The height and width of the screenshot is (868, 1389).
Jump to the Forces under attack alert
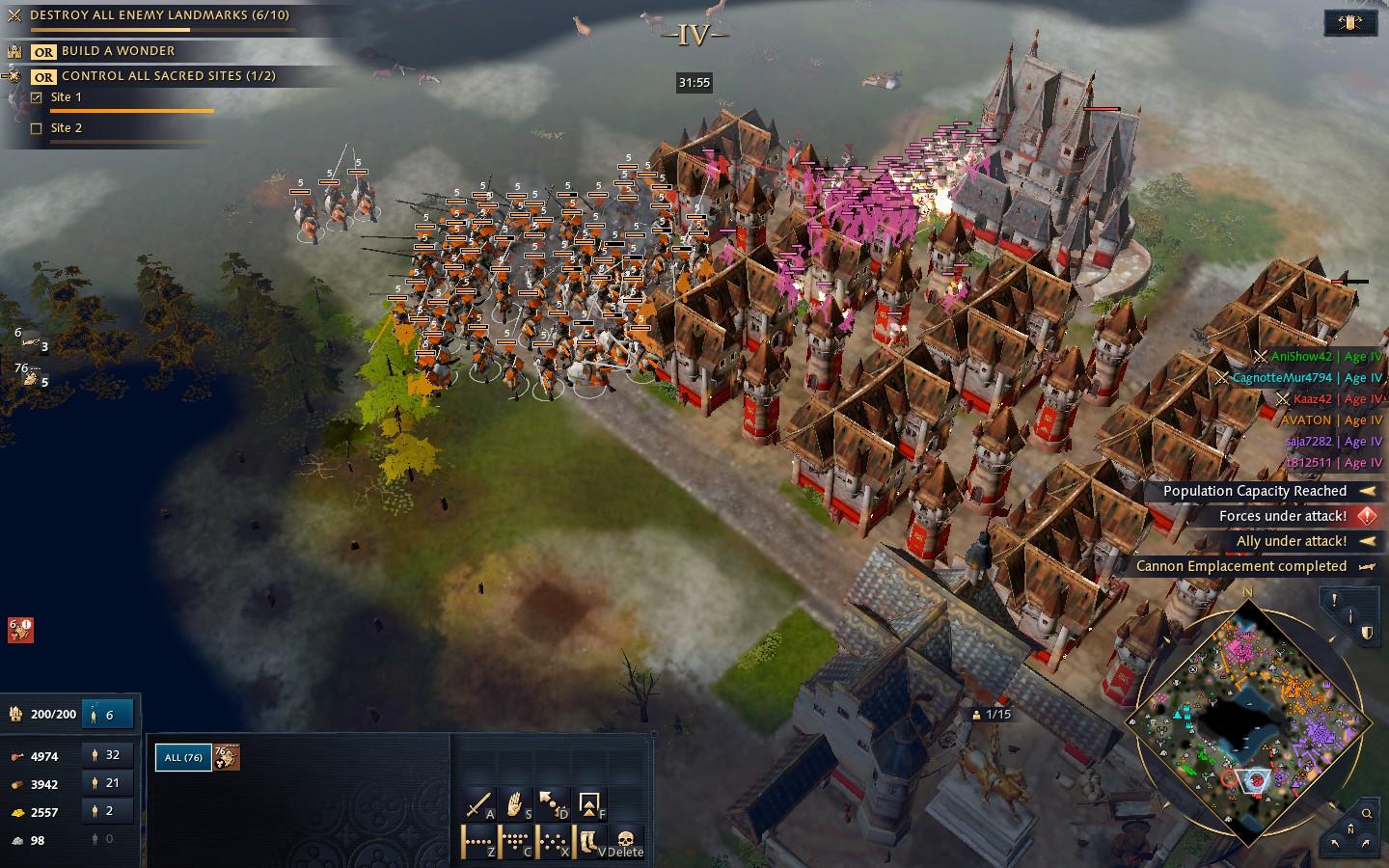click(1283, 516)
